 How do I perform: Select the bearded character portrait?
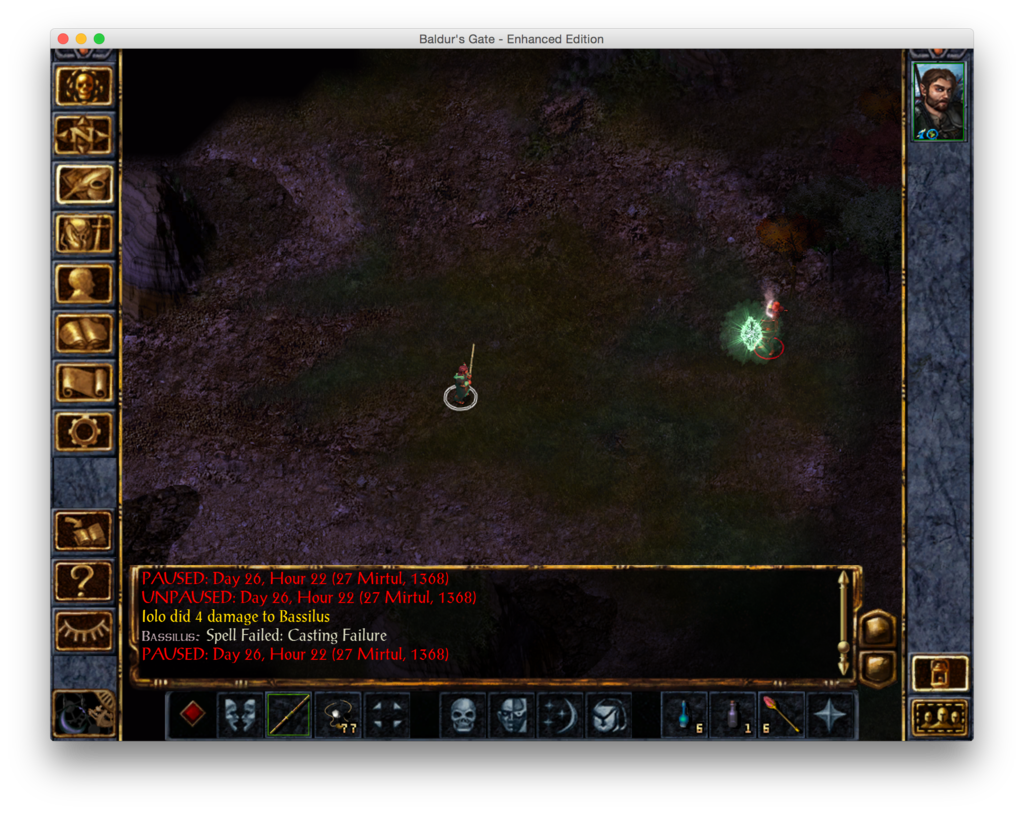(939, 101)
